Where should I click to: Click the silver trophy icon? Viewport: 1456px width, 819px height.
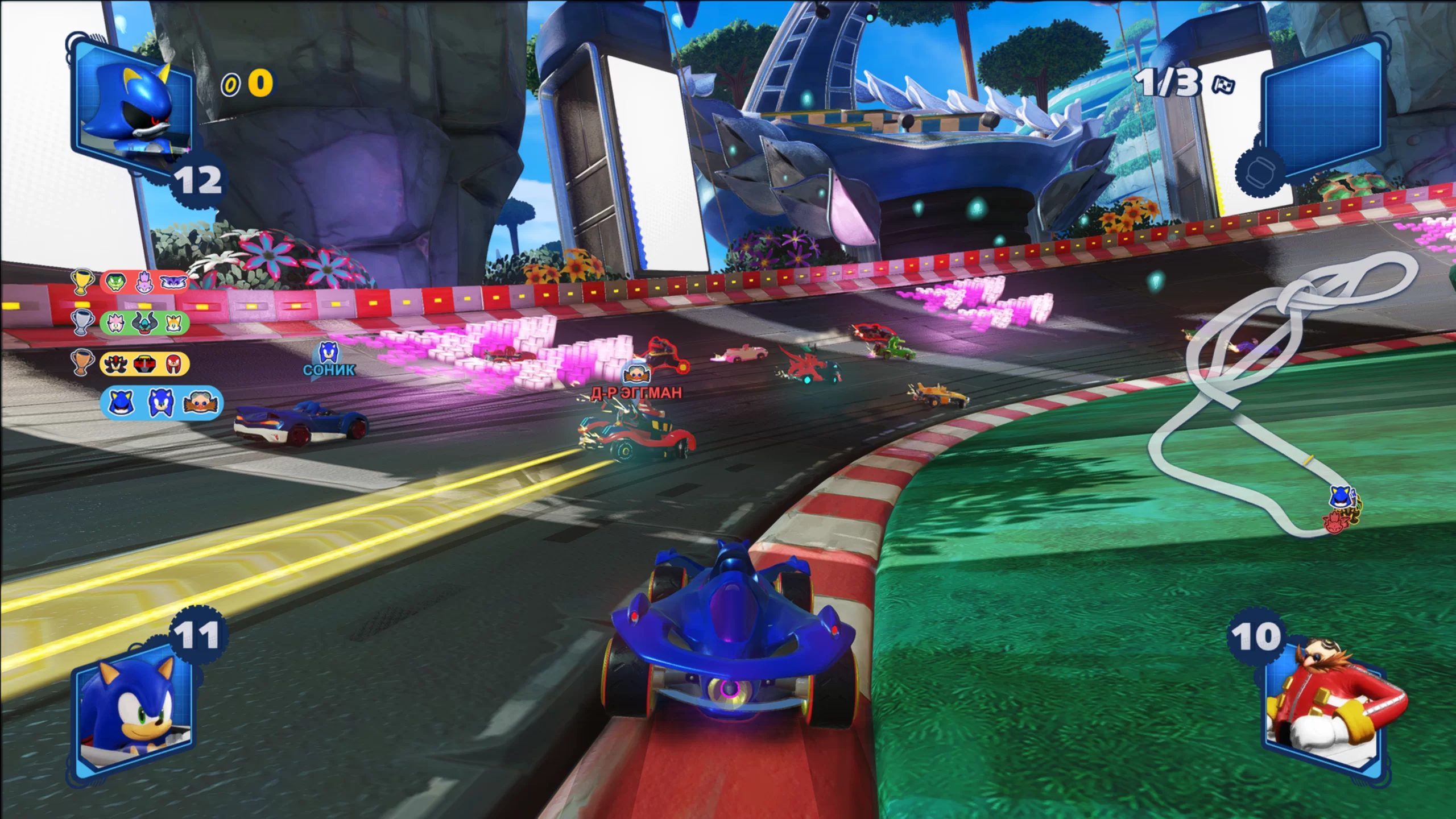(81, 322)
